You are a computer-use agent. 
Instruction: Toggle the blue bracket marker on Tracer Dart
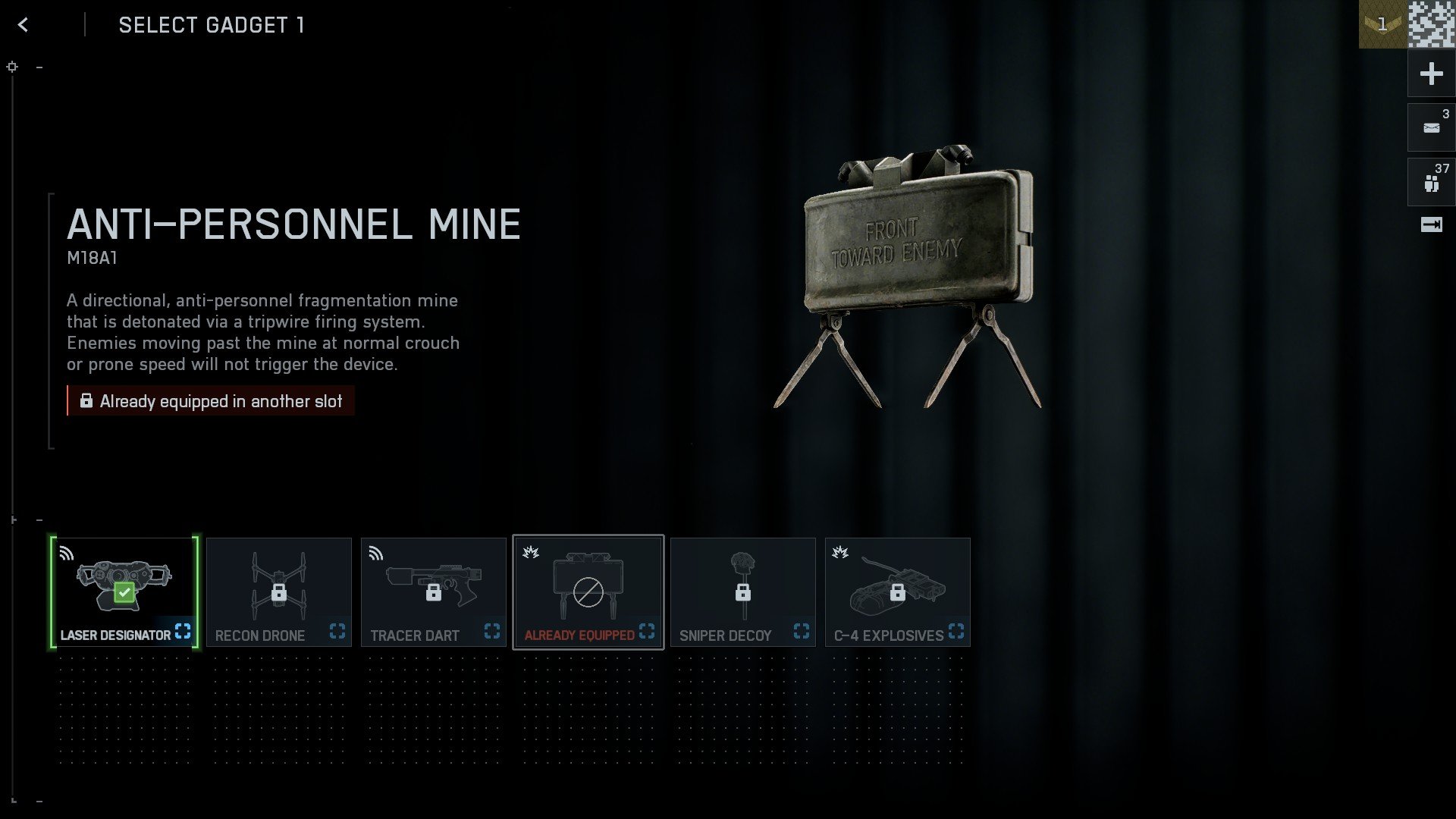point(492,631)
